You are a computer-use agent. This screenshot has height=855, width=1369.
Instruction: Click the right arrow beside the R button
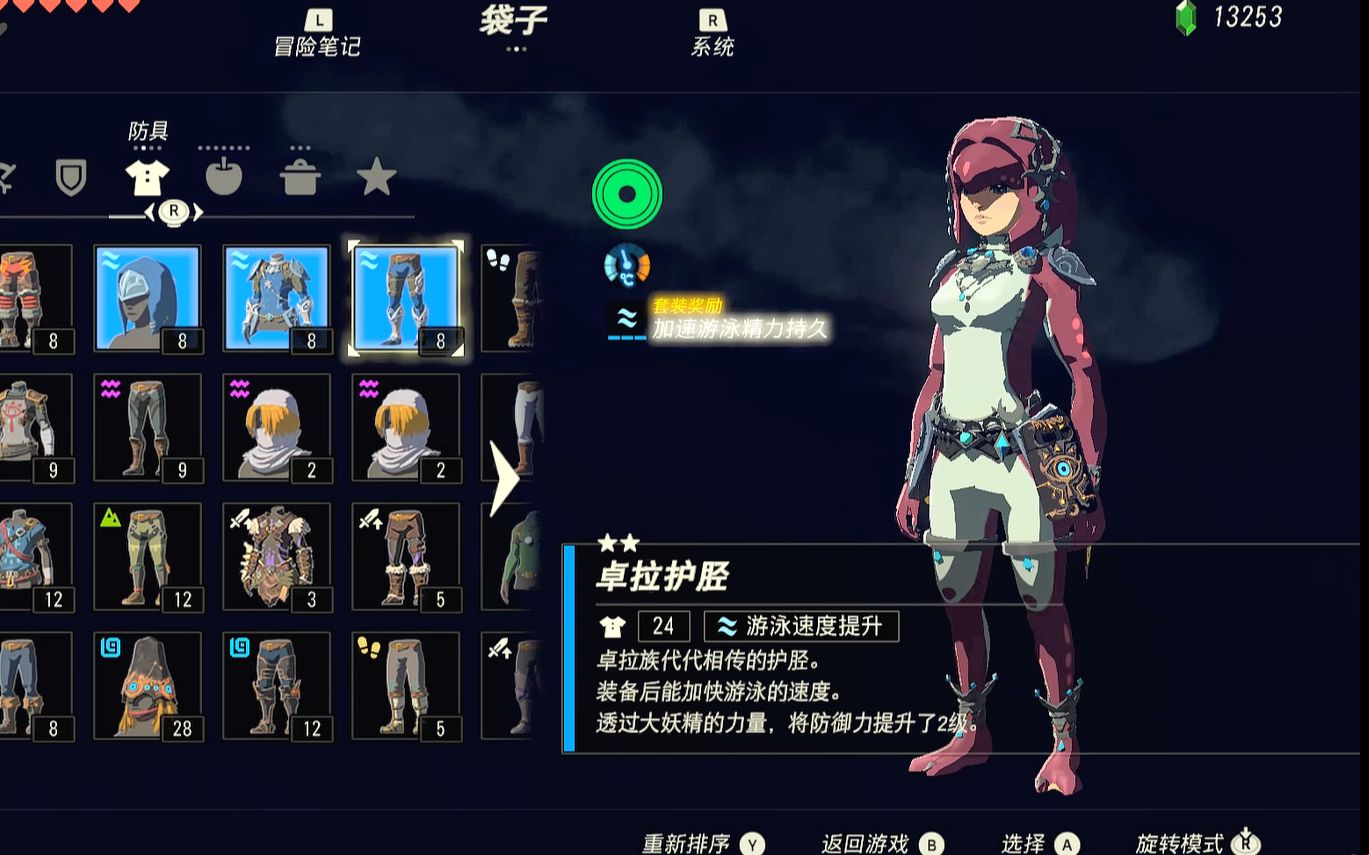click(199, 212)
